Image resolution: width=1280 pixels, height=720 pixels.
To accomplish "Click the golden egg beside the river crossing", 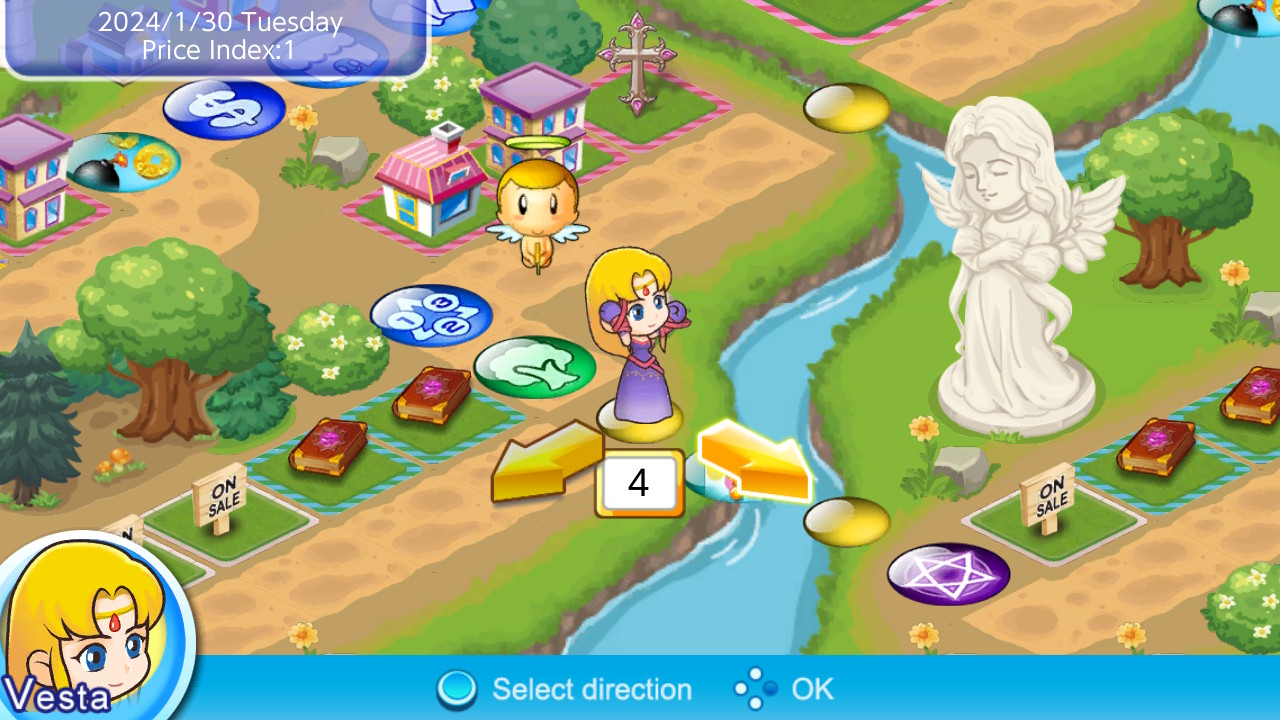I will tap(848, 523).
